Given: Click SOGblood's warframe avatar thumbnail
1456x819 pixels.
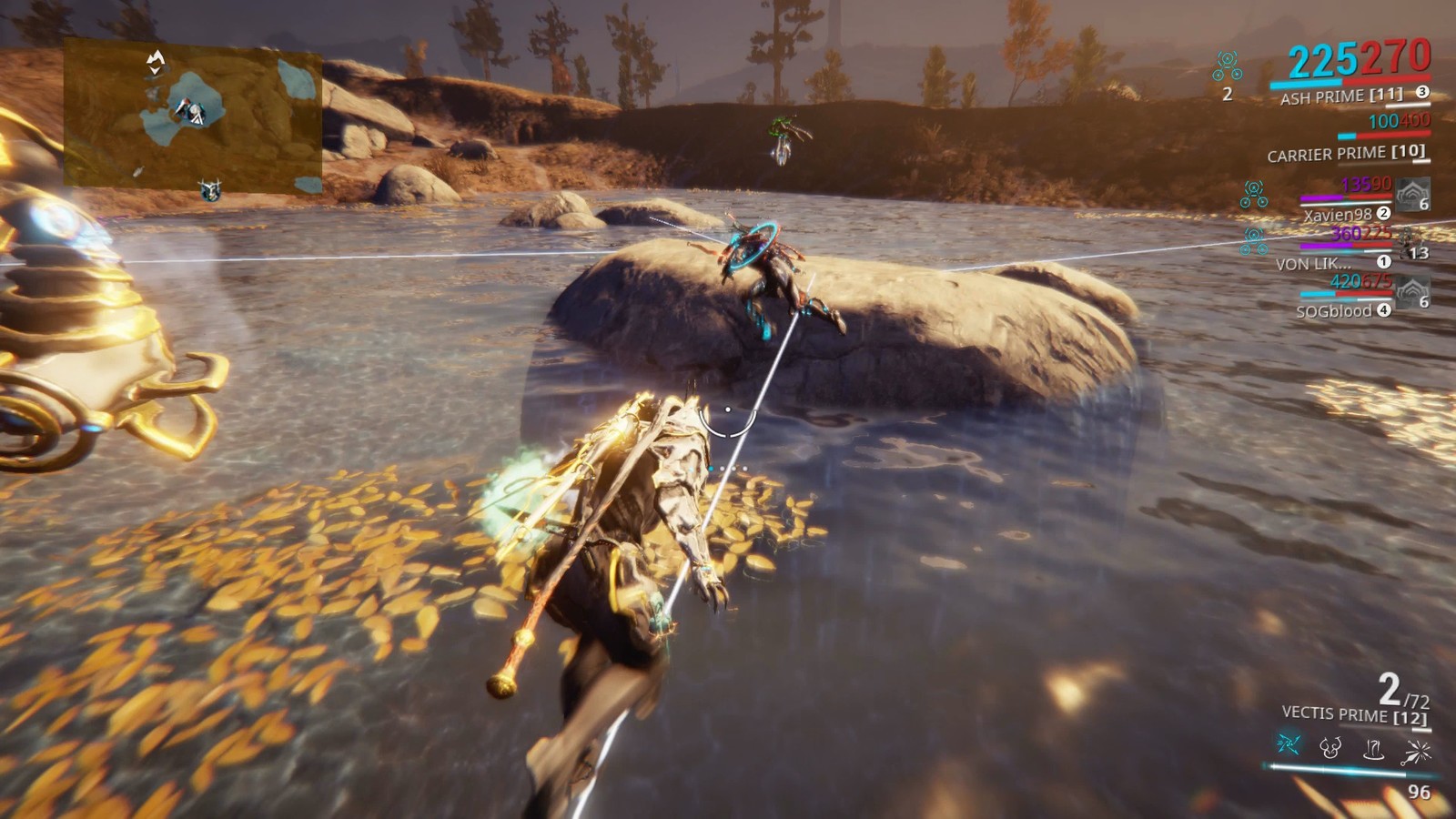Looking at the screenshot, I should tap(1411, 293).
